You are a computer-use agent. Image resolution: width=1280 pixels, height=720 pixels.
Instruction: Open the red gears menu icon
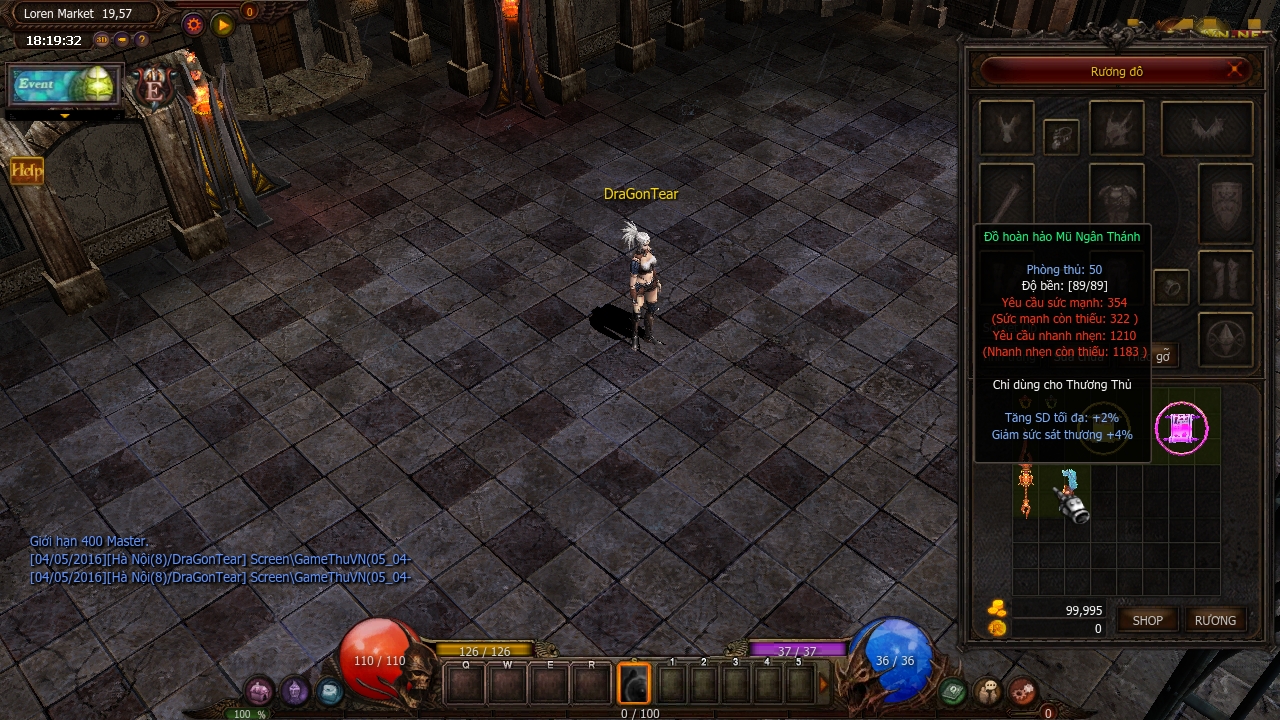(1022, 691)
